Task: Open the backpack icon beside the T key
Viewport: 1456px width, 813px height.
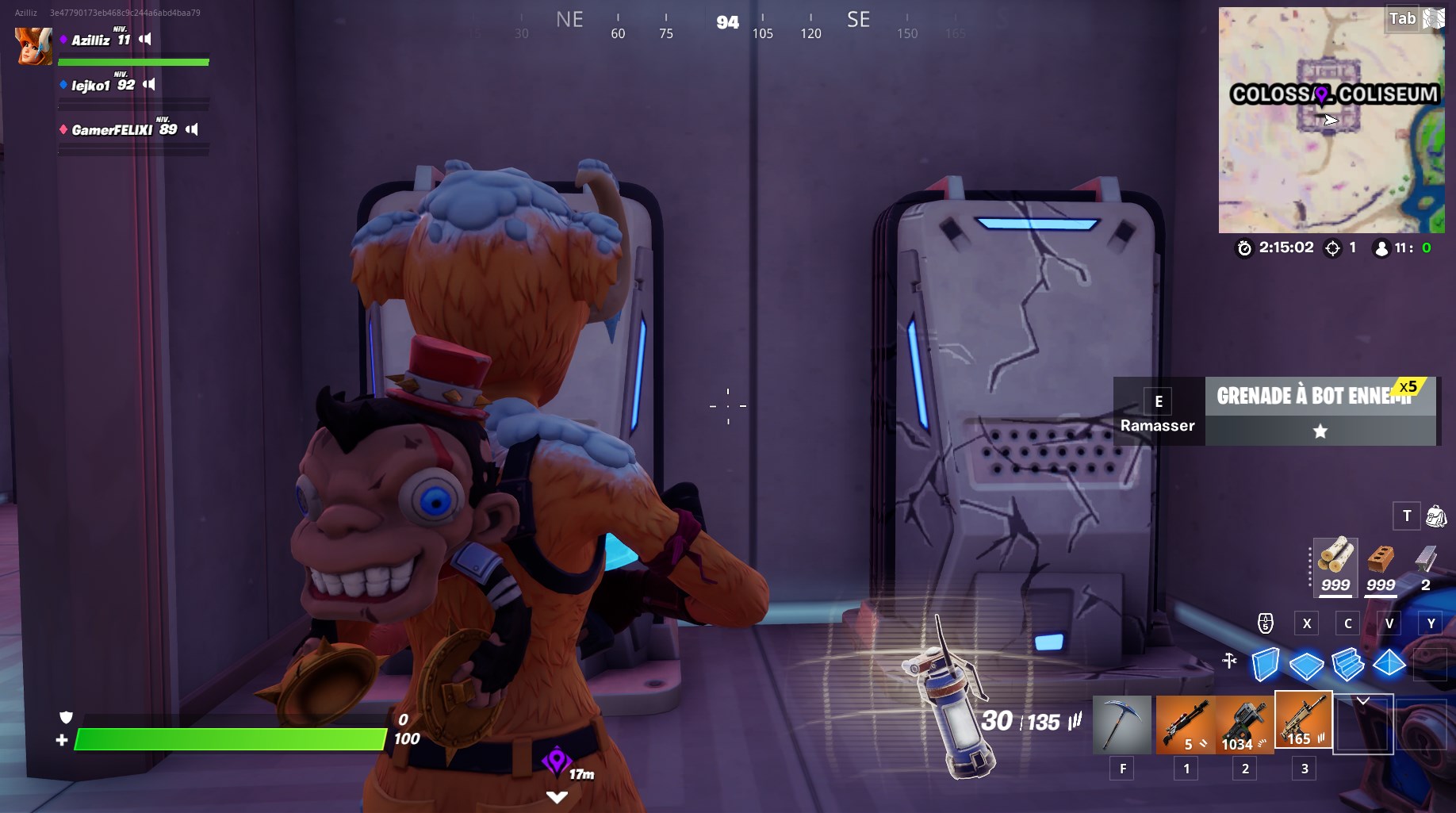Action: coord(1437,516)
